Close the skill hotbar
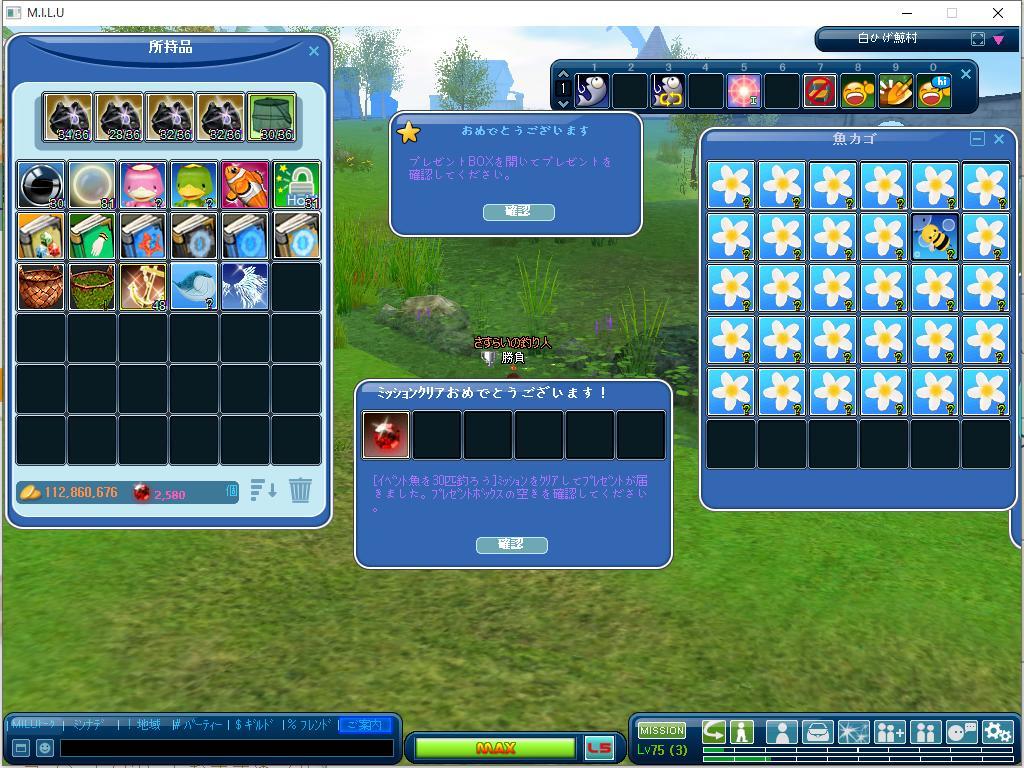The width and height of the screenshot is (1024, 768). click(965, 74)
